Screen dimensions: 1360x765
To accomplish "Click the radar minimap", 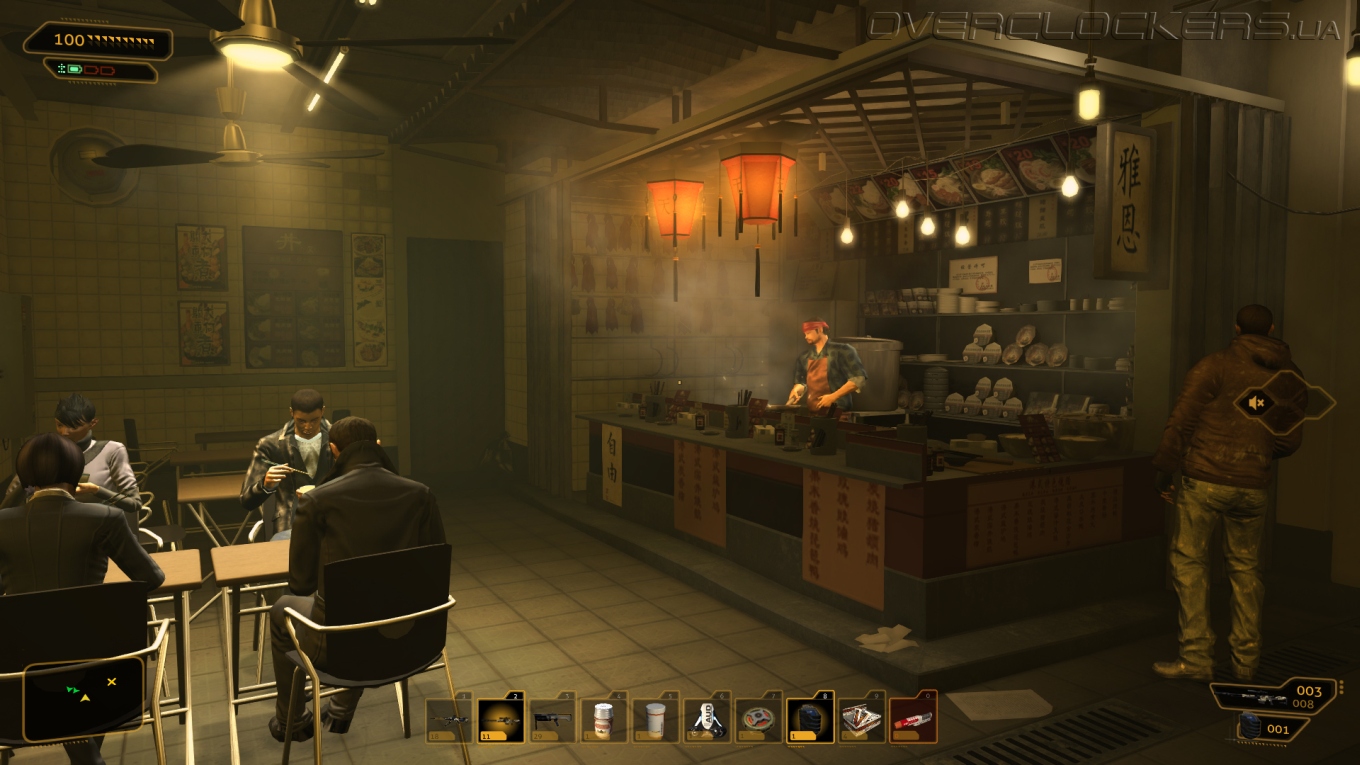I will tap(84, 698).
